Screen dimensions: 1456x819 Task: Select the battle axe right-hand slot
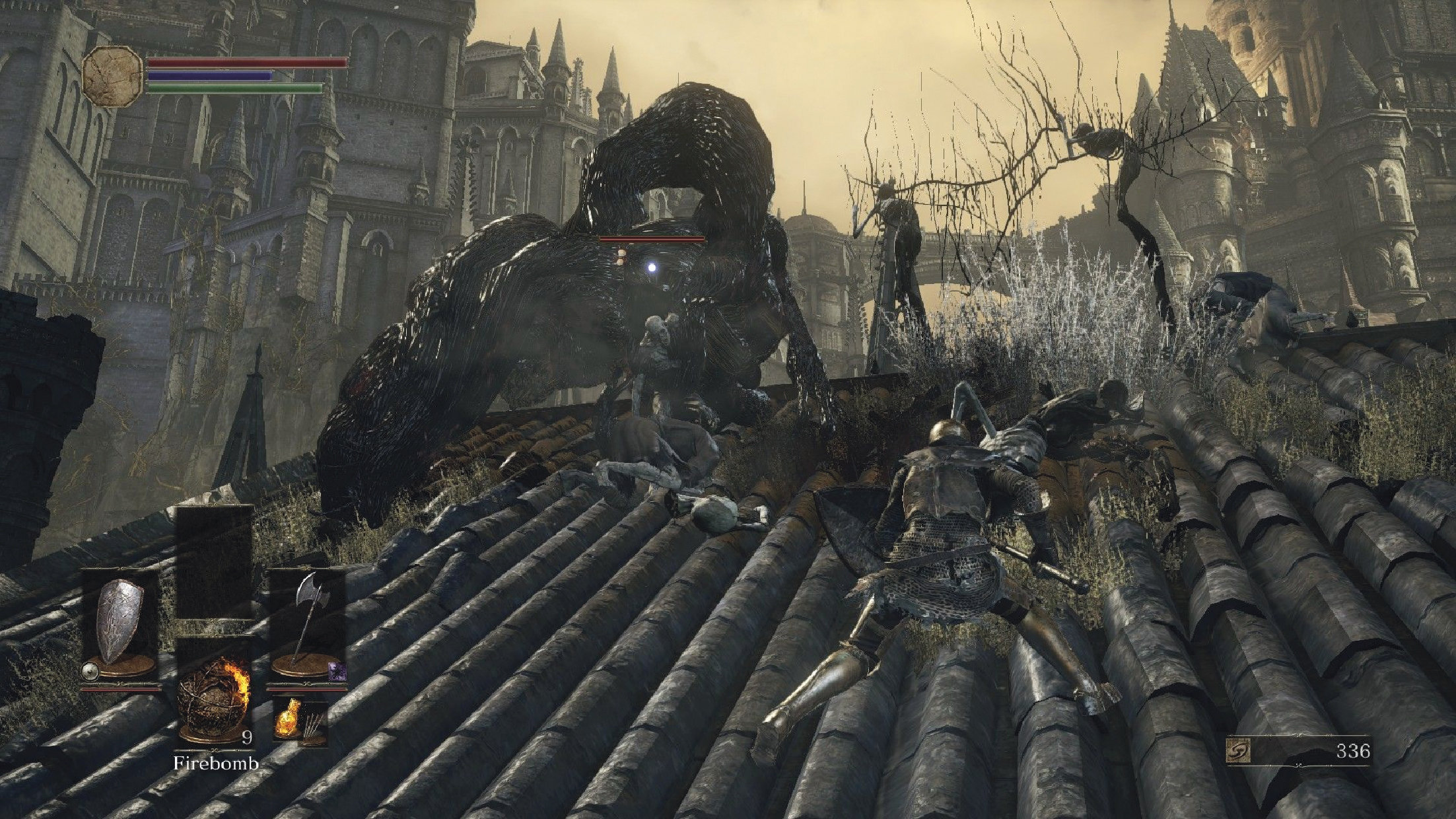[306, 622]
